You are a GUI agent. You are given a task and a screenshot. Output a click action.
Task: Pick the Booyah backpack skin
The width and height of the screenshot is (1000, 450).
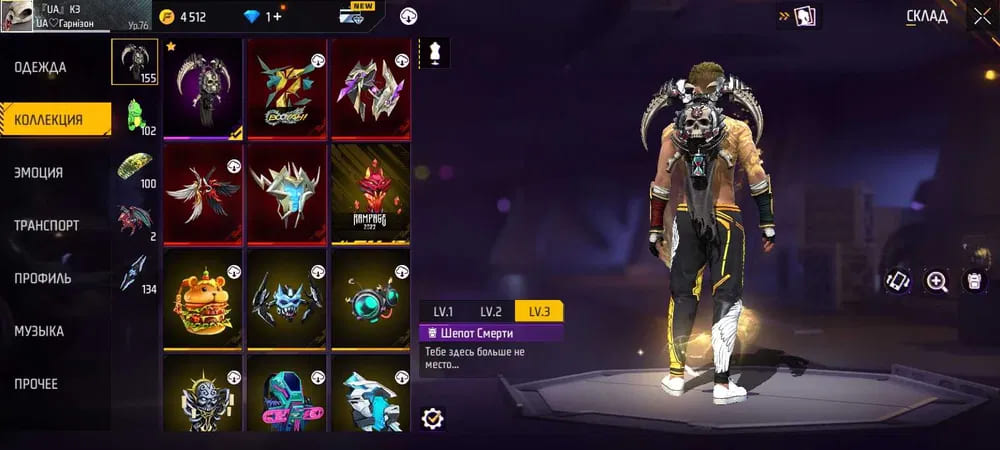point(287,90)
